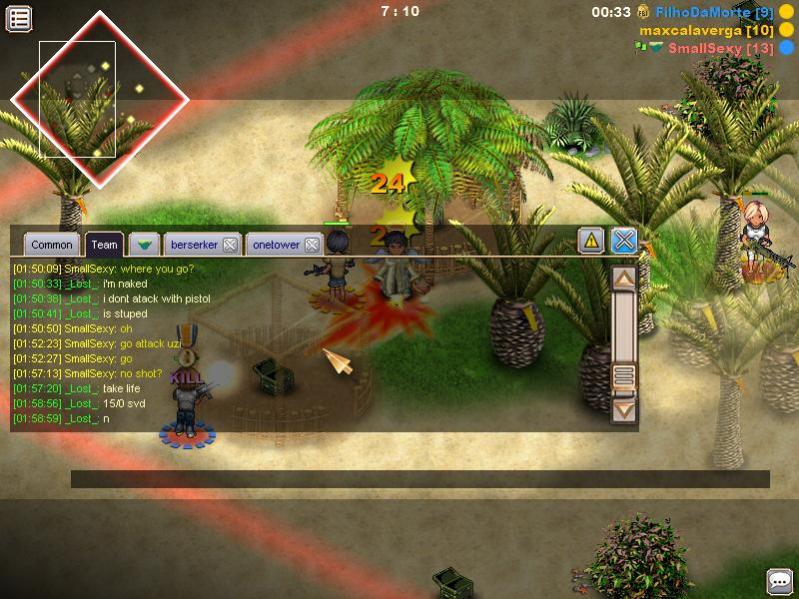Select player maxcalaverga in the scoreboard
The width and height of the screenshot is (799, 599).
pyautogui.click(x=706, y=30)
